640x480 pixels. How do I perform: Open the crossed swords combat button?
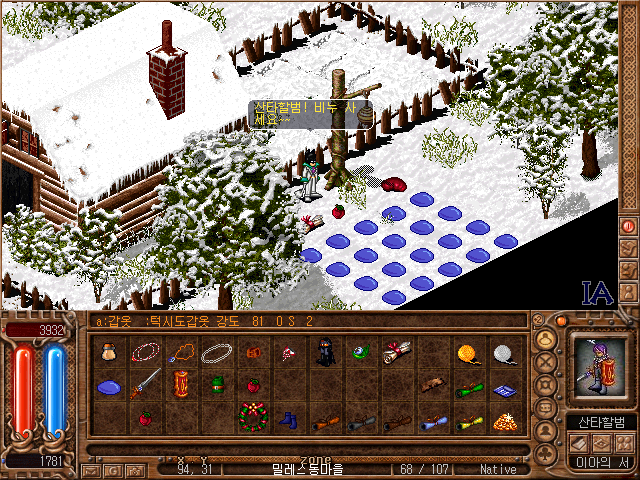546,363
